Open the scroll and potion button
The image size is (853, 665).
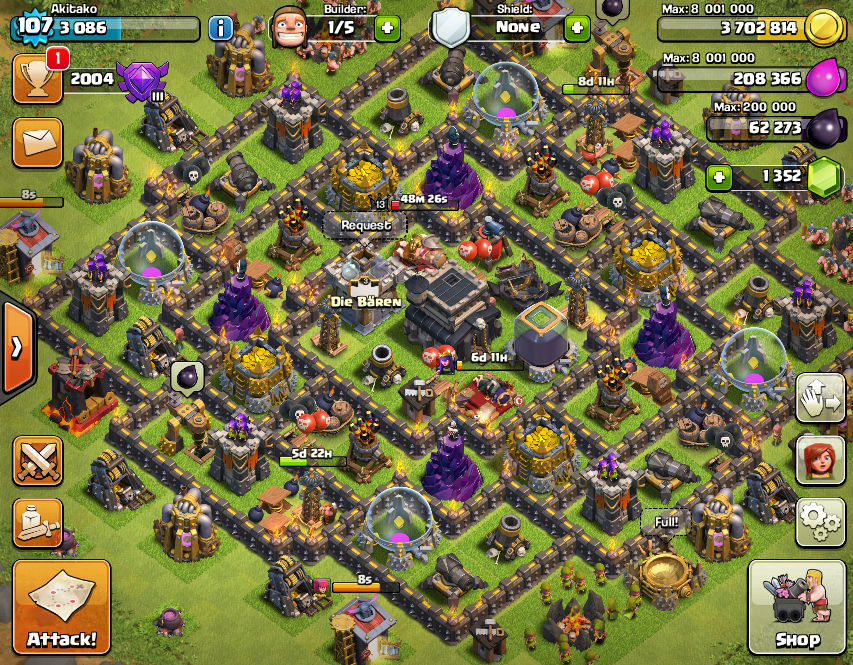37,523
